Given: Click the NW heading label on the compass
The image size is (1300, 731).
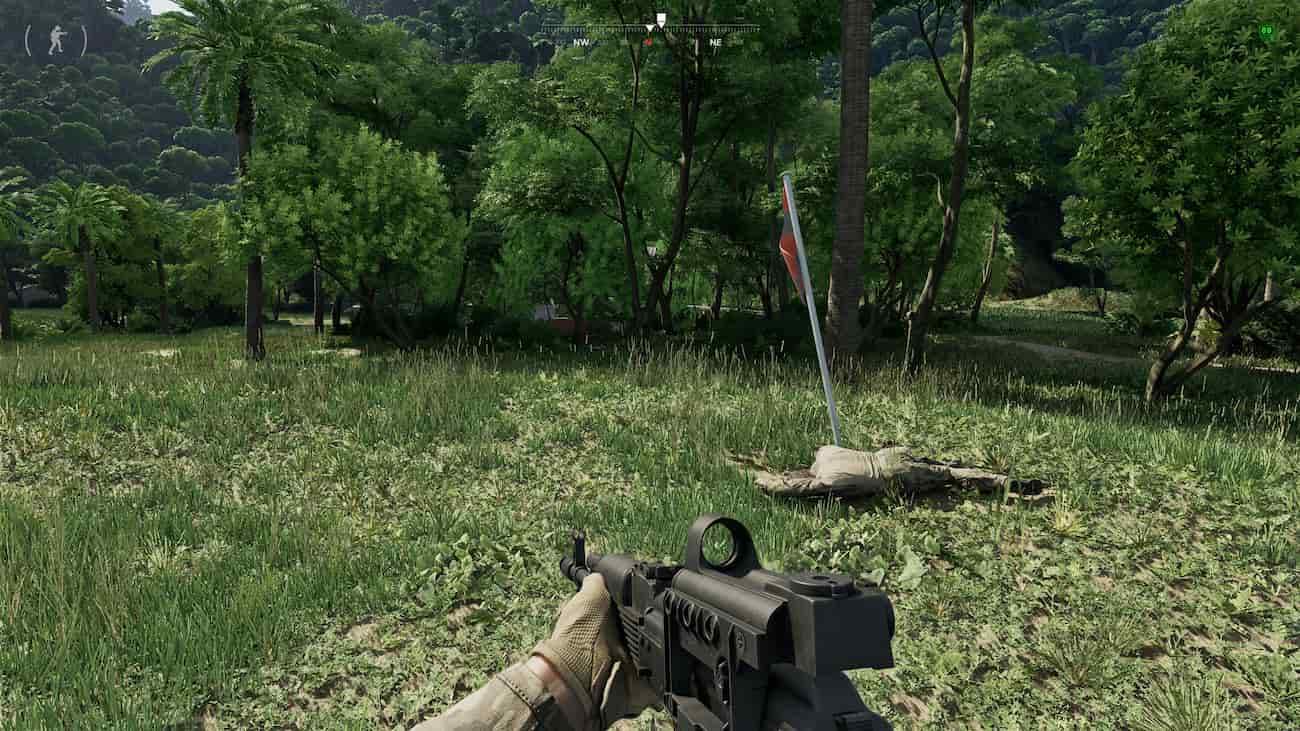Looking at the screenshot, I should point(581,43).
